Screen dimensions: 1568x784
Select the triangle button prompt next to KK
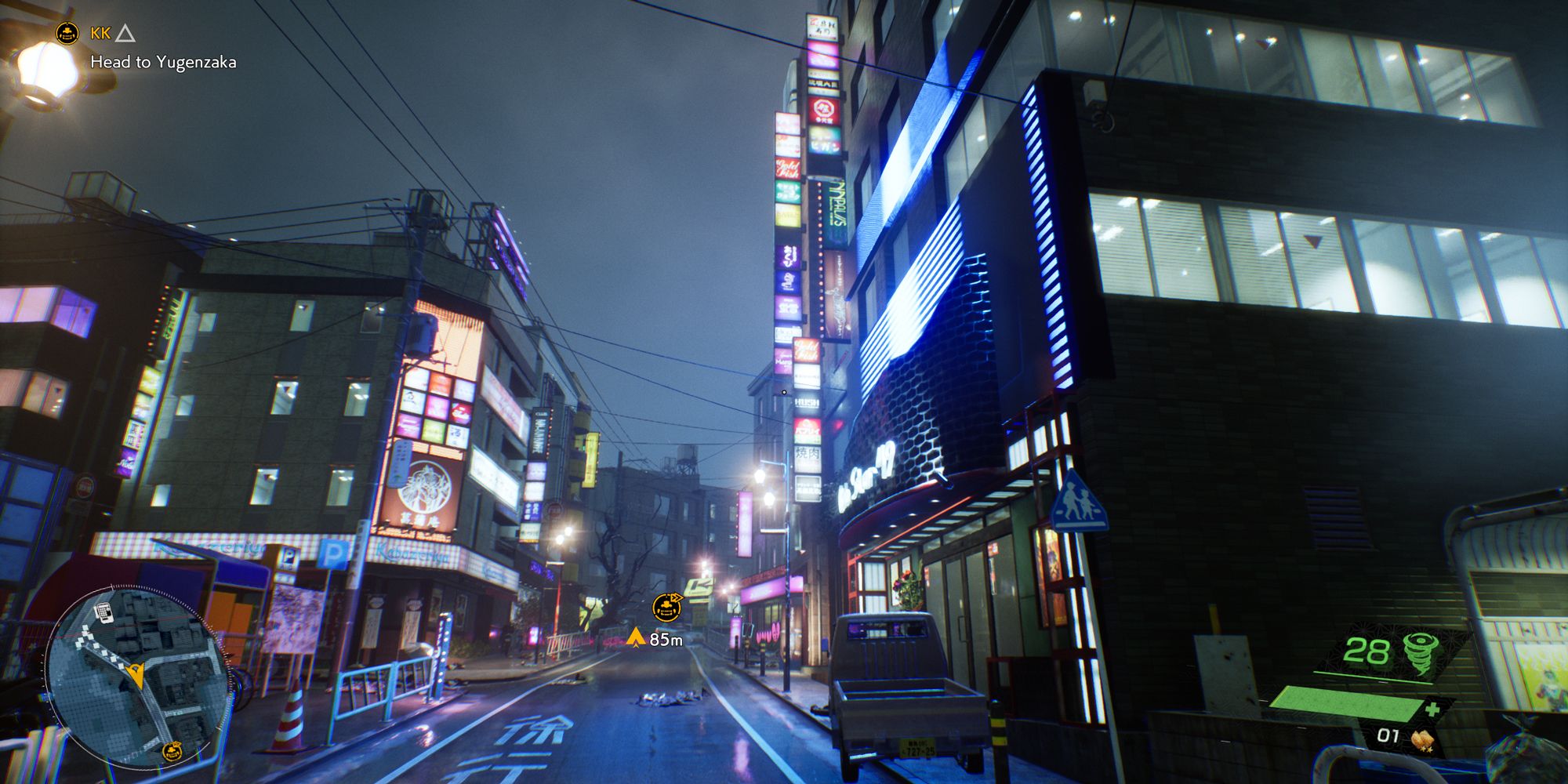click(x=124, y=33)
